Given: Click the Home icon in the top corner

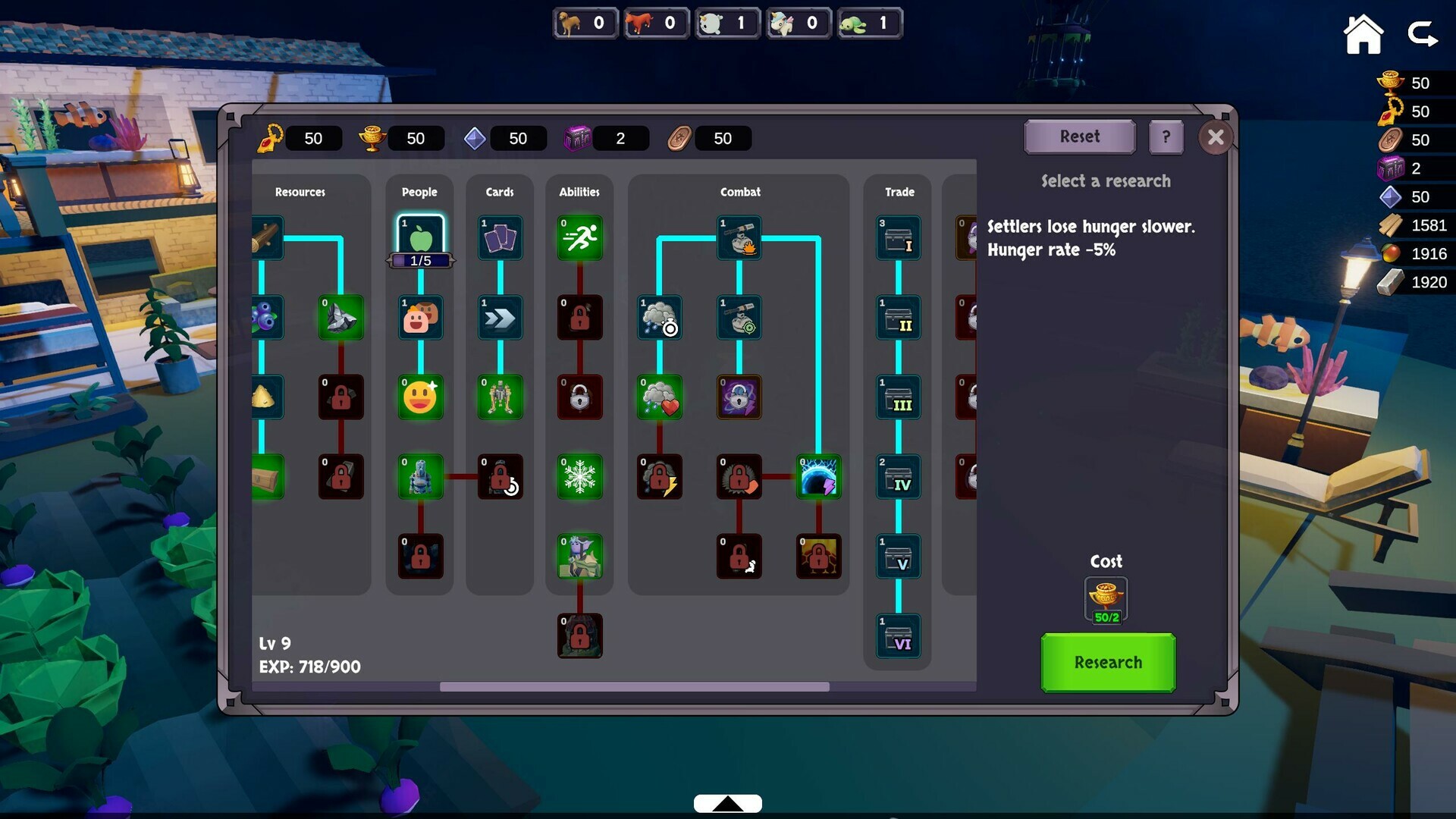Looking at the screenshot, I should (1363, 34).
